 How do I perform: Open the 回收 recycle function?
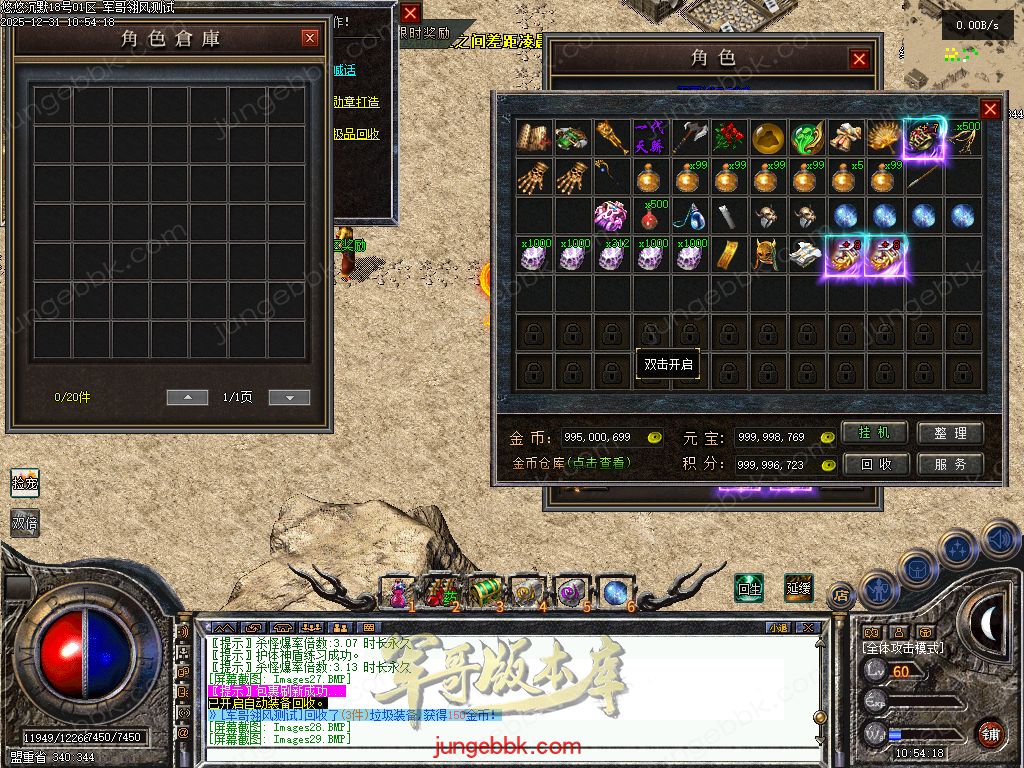[875, 464]
